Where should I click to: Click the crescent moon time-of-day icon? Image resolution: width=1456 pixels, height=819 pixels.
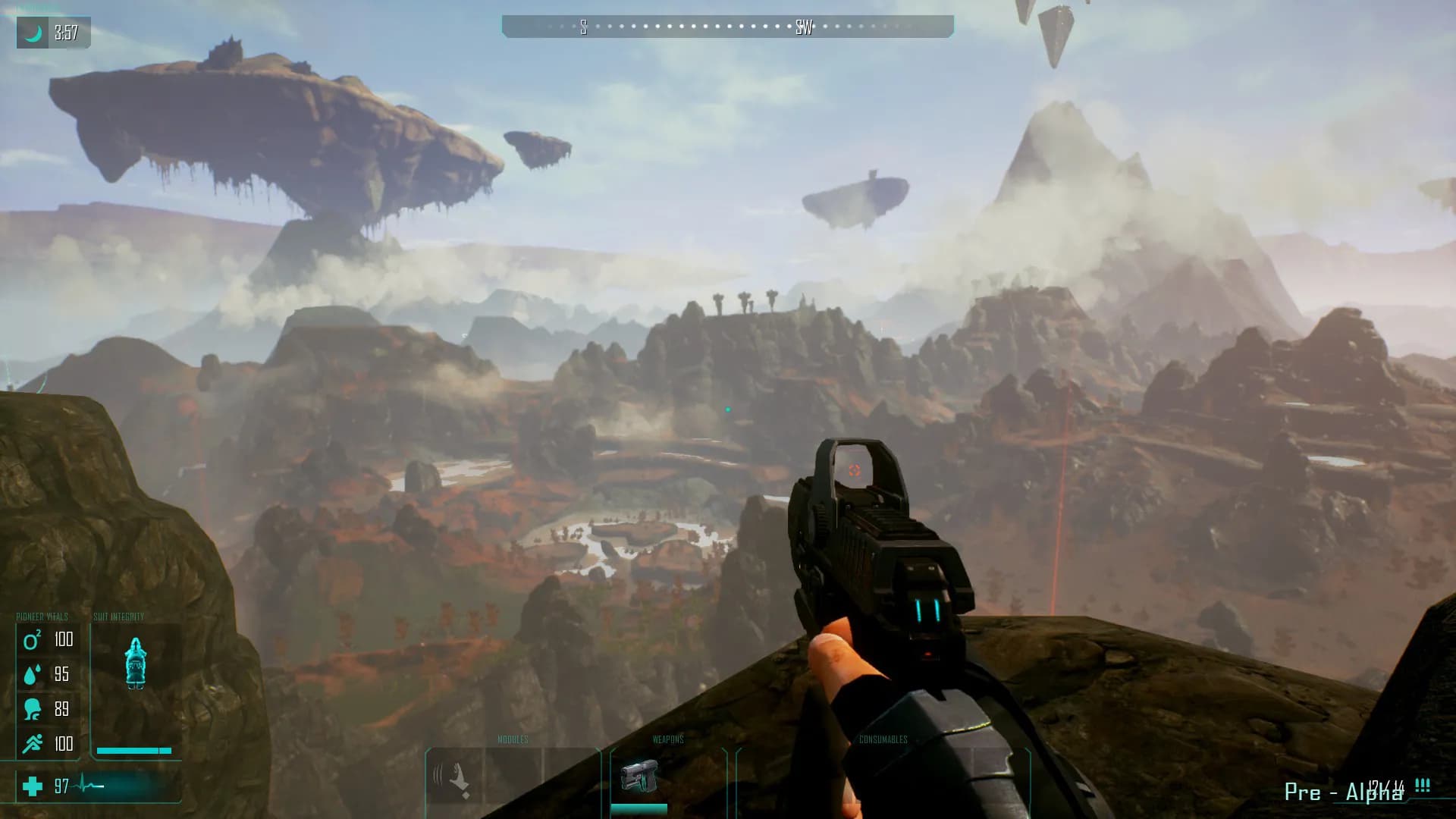click(33, 33)
